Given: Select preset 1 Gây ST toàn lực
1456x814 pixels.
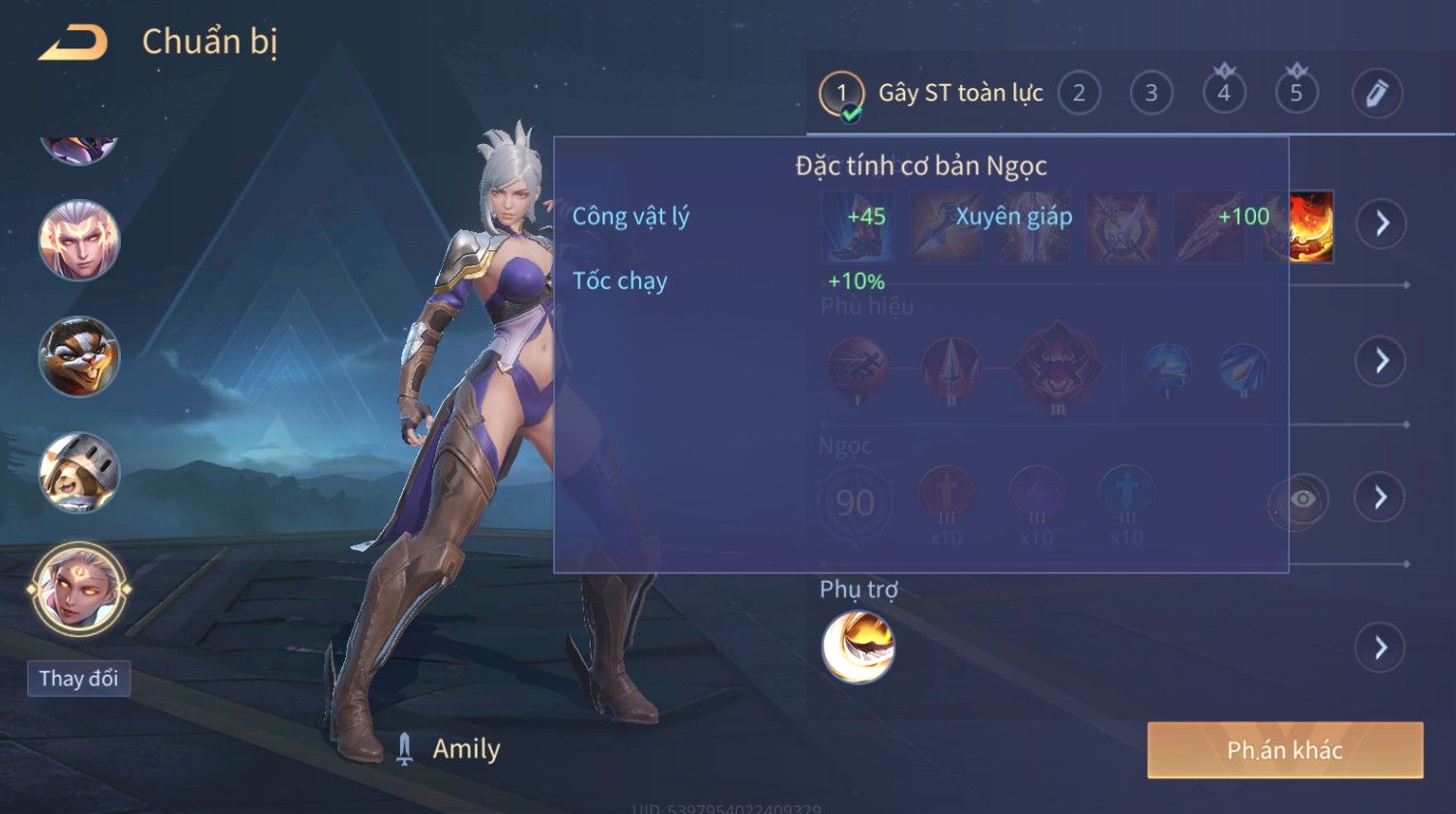Looking at the screenshot, I should (841, 93).
